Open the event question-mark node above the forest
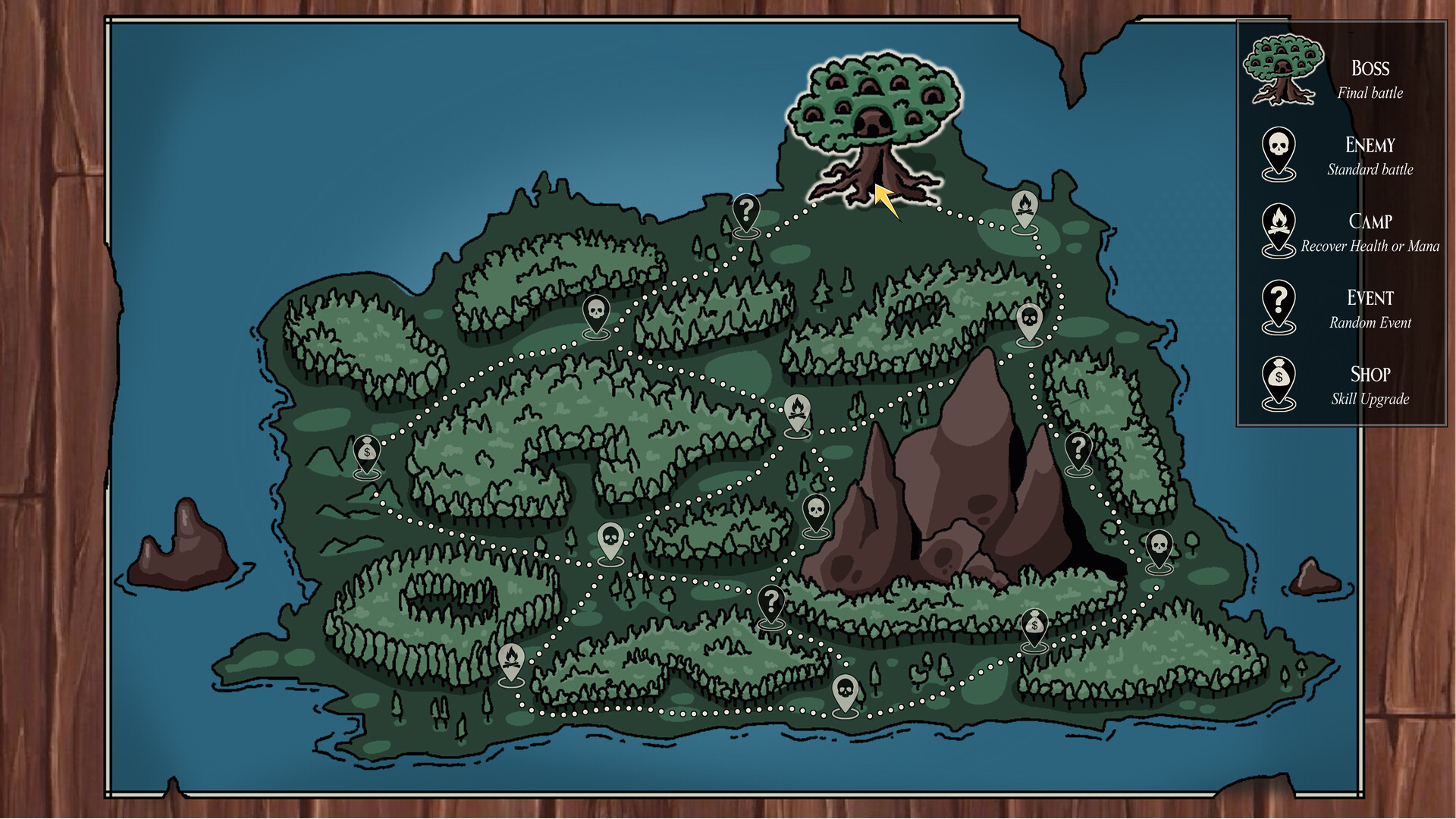 [745, 211]
